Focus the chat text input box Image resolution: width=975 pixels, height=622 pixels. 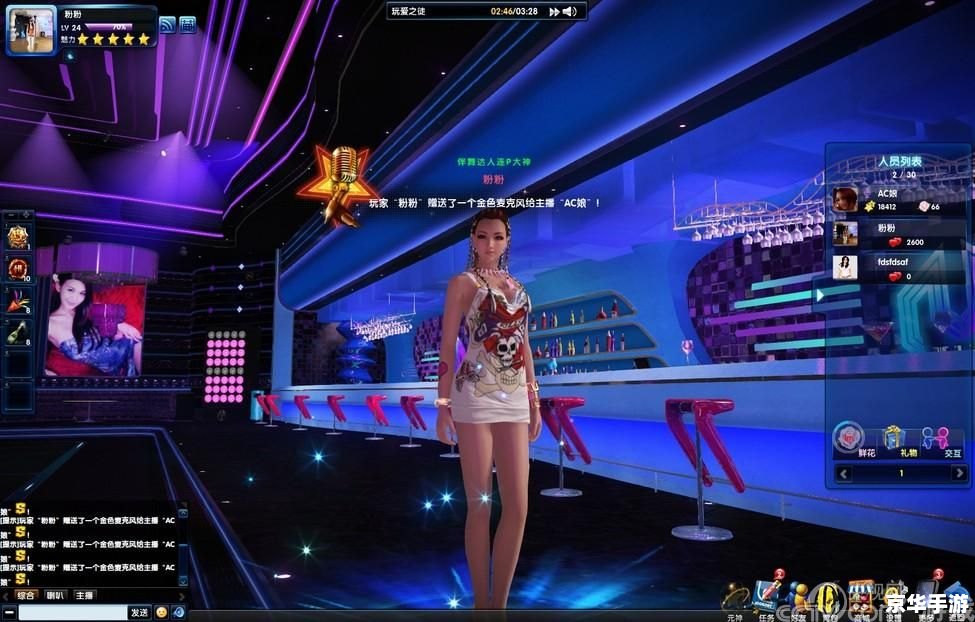click(x=70, y=612)
